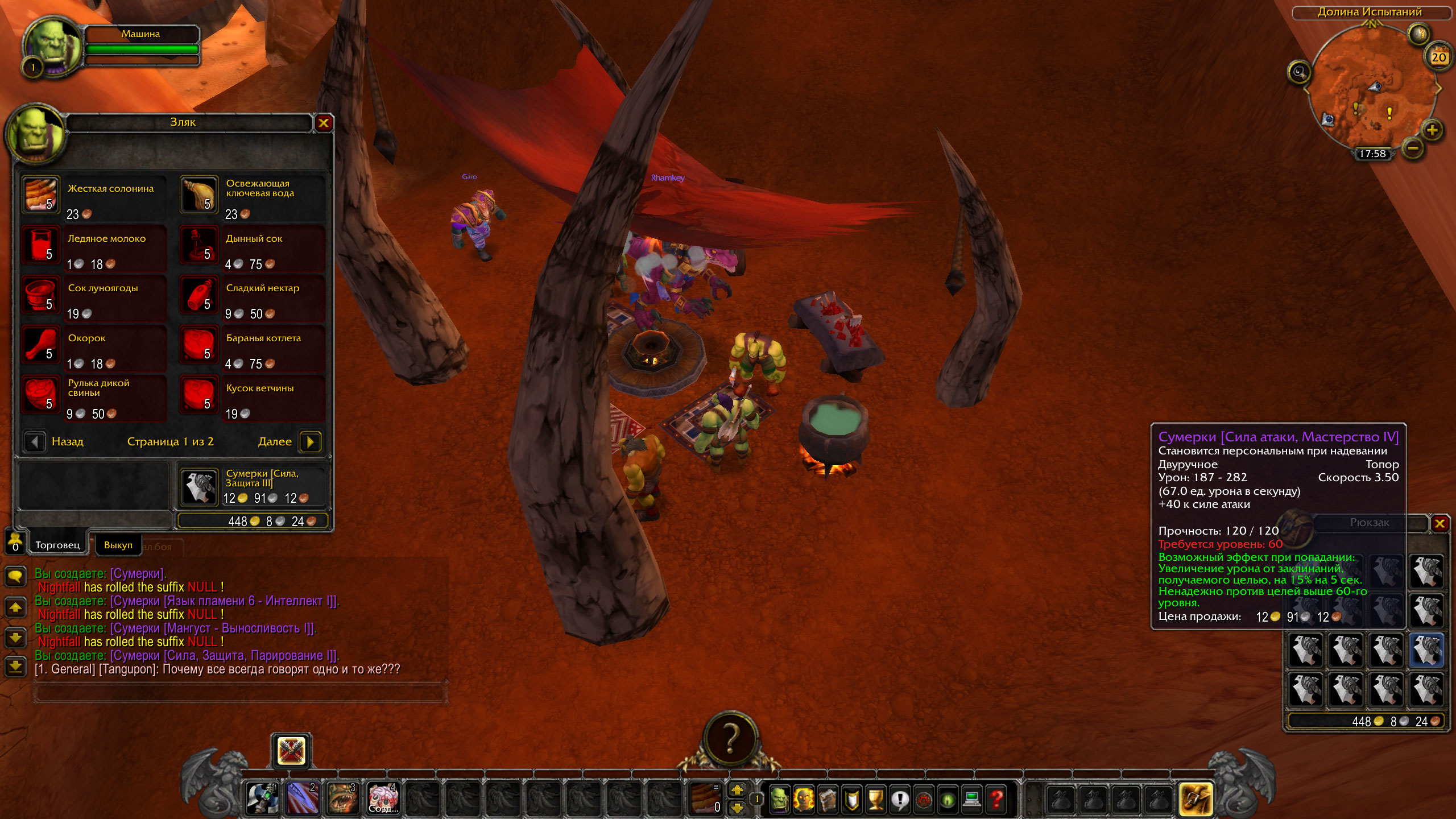Activate the axe attack ability in slot 1
This screenshot has height=819, width=1456.
tap(262, 799)
